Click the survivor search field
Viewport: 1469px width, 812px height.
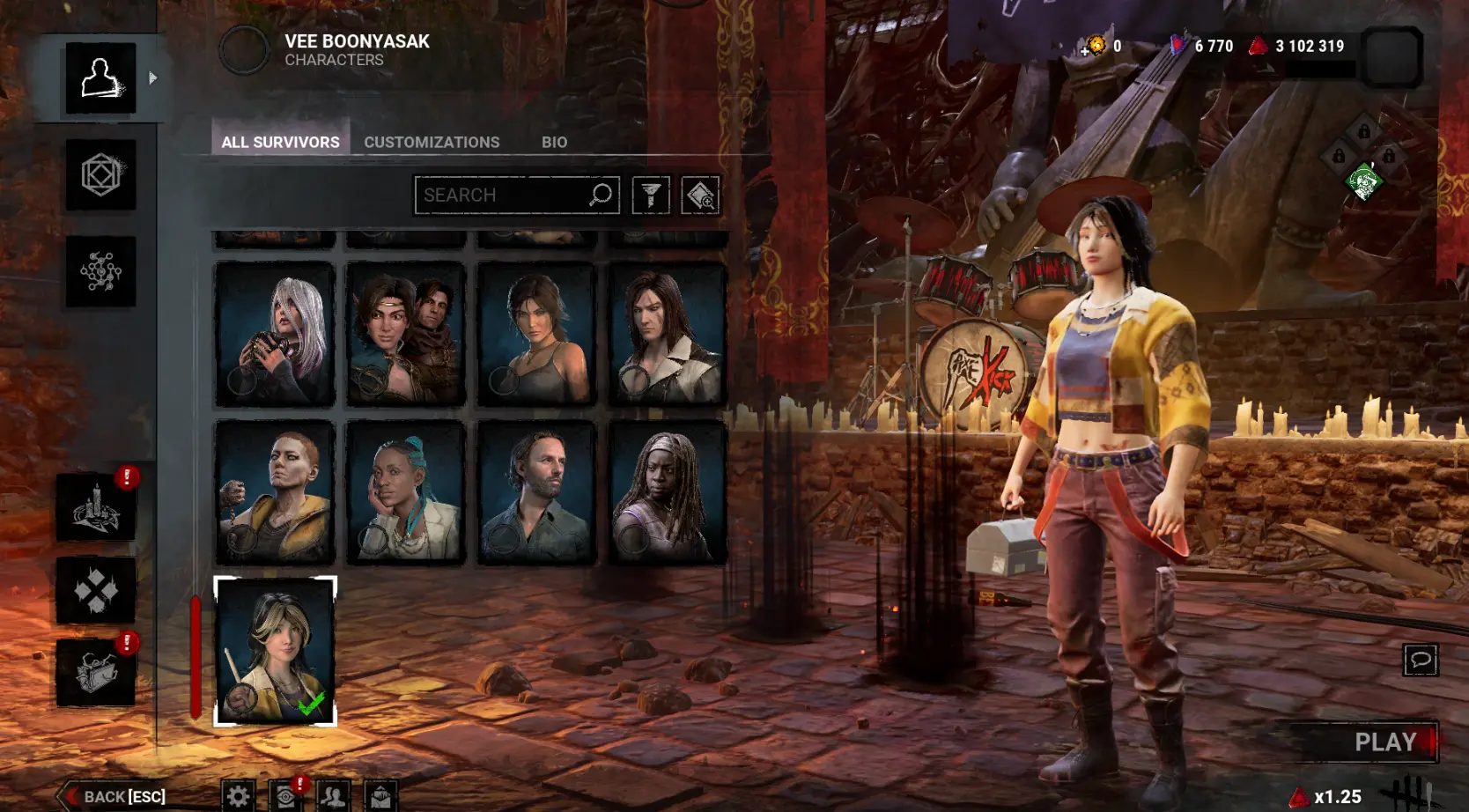click(x=502, y=195)
